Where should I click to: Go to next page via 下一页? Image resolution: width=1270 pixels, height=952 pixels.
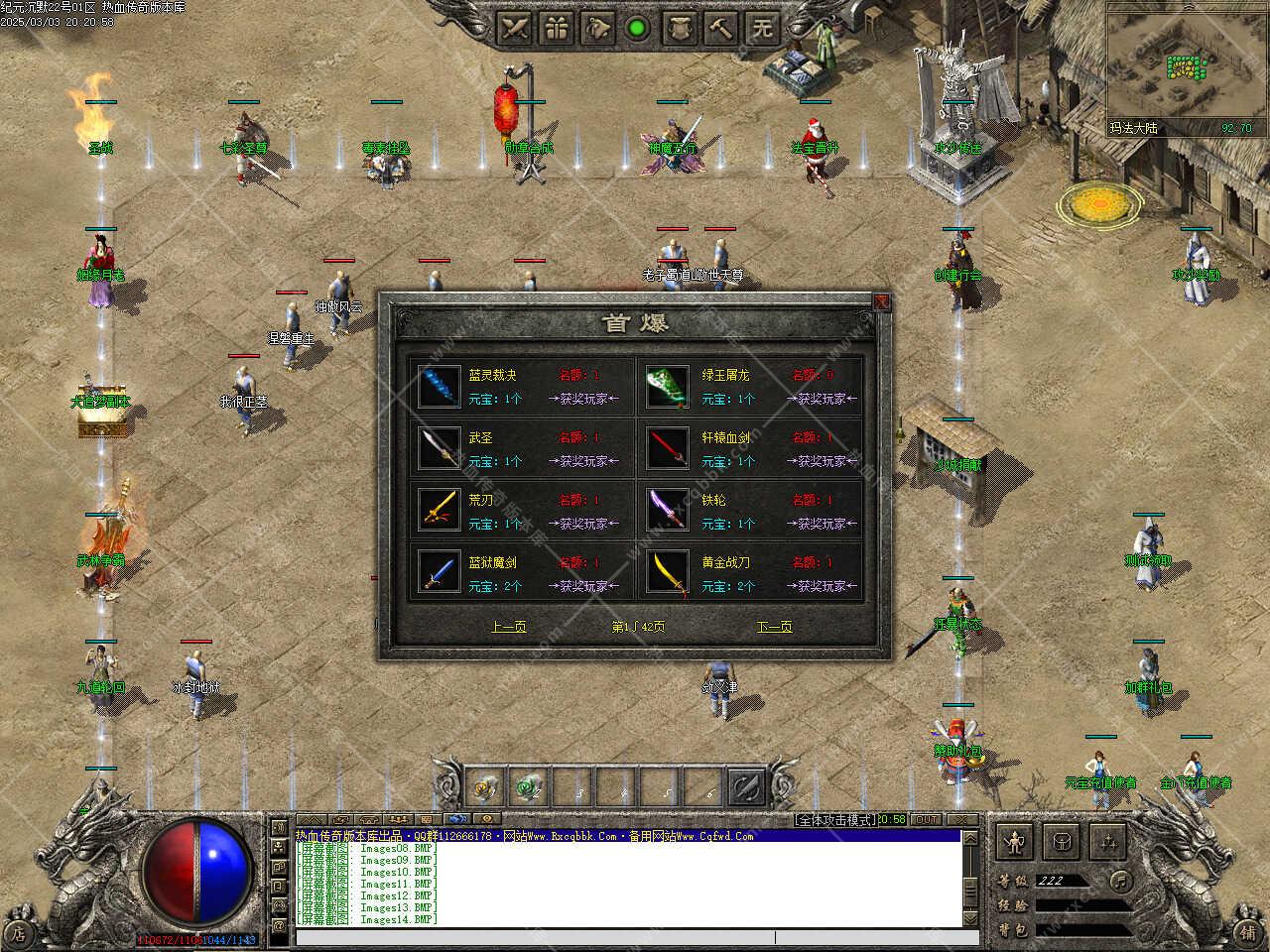click(x=774, y=627)
